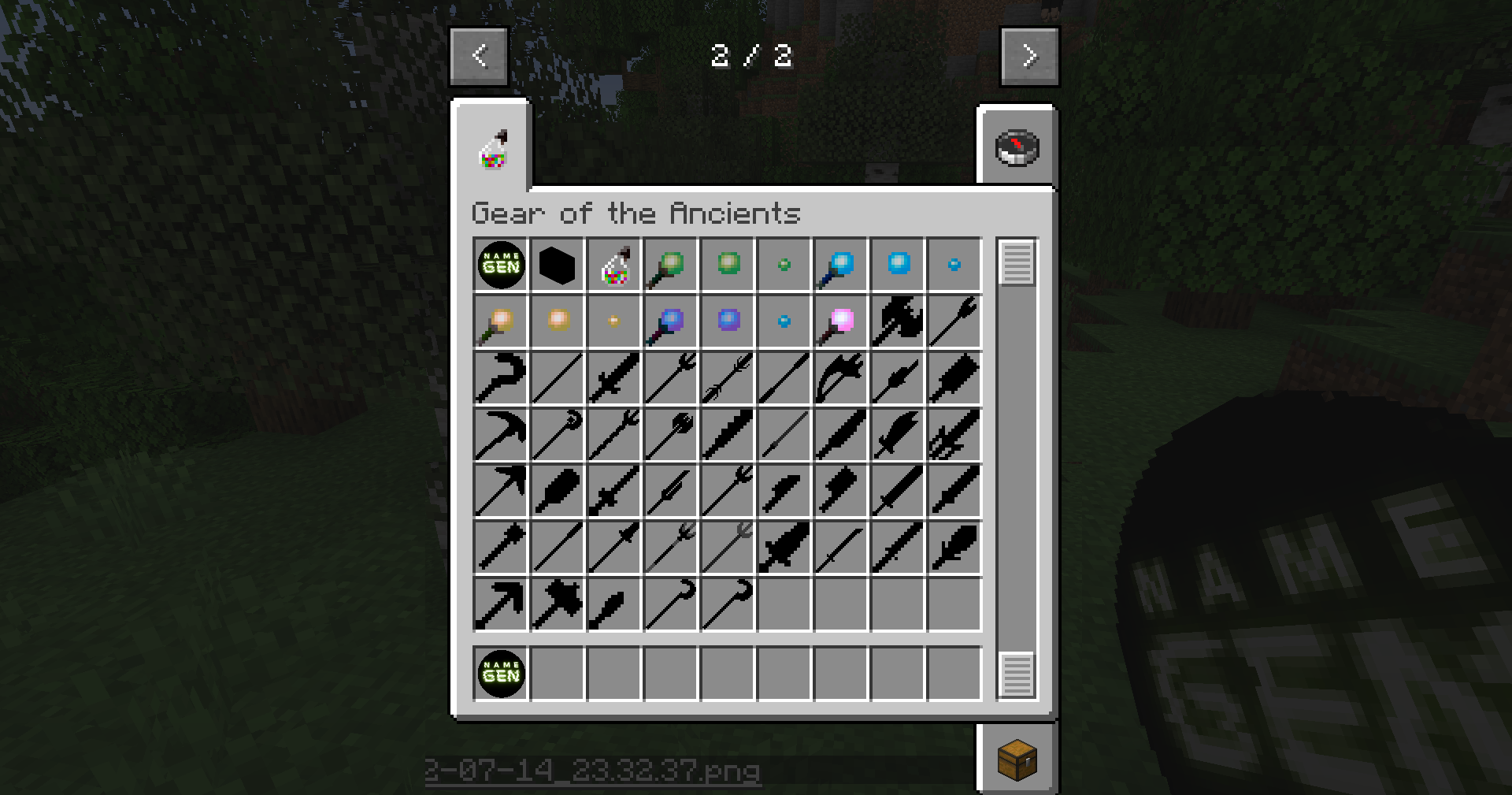Click the NameGen logo item in the grid
1512x795 pixels.
coord(499,264)
